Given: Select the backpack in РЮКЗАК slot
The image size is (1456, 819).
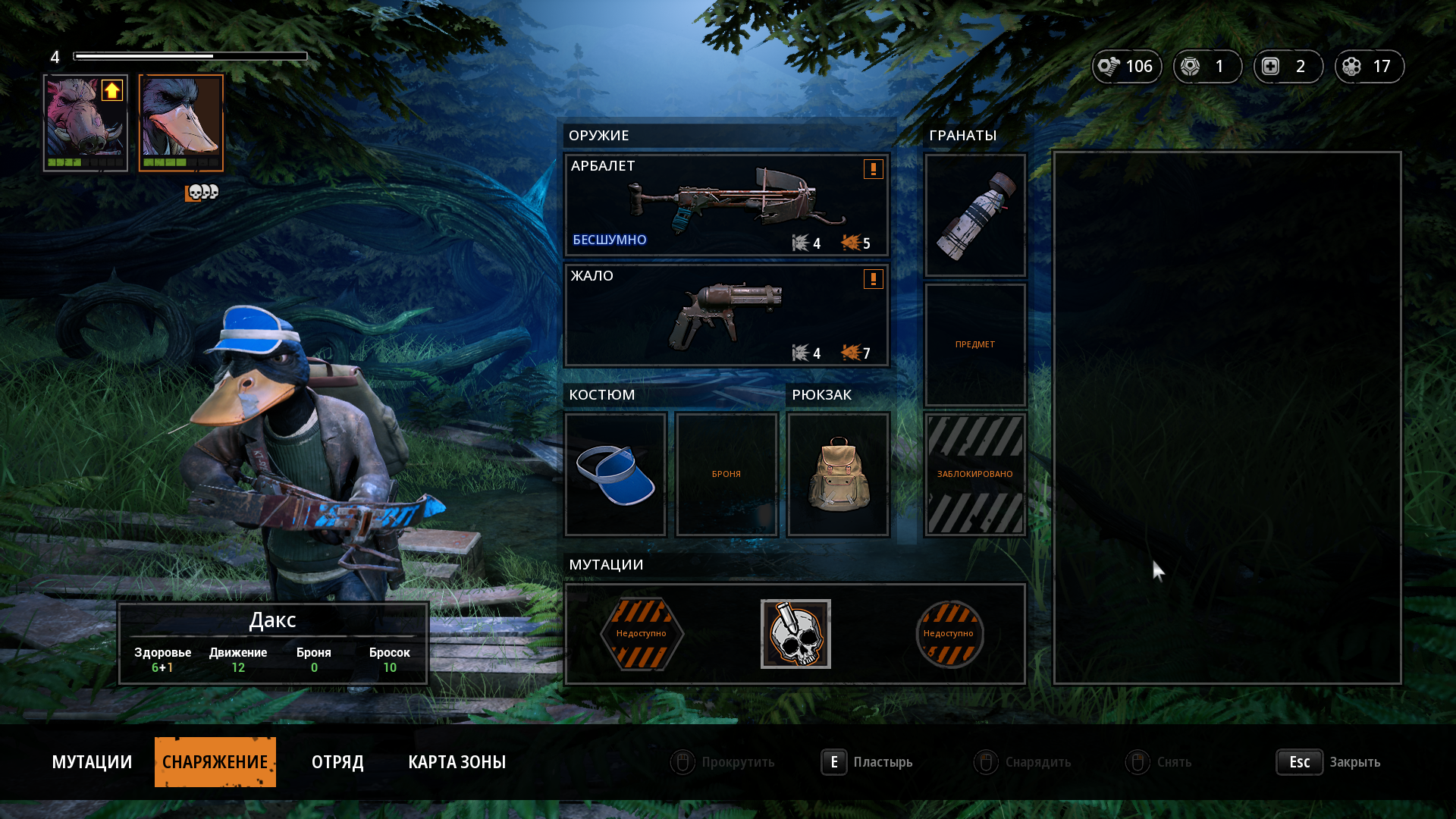Looking at the screenshot, I should pos(838,475).
